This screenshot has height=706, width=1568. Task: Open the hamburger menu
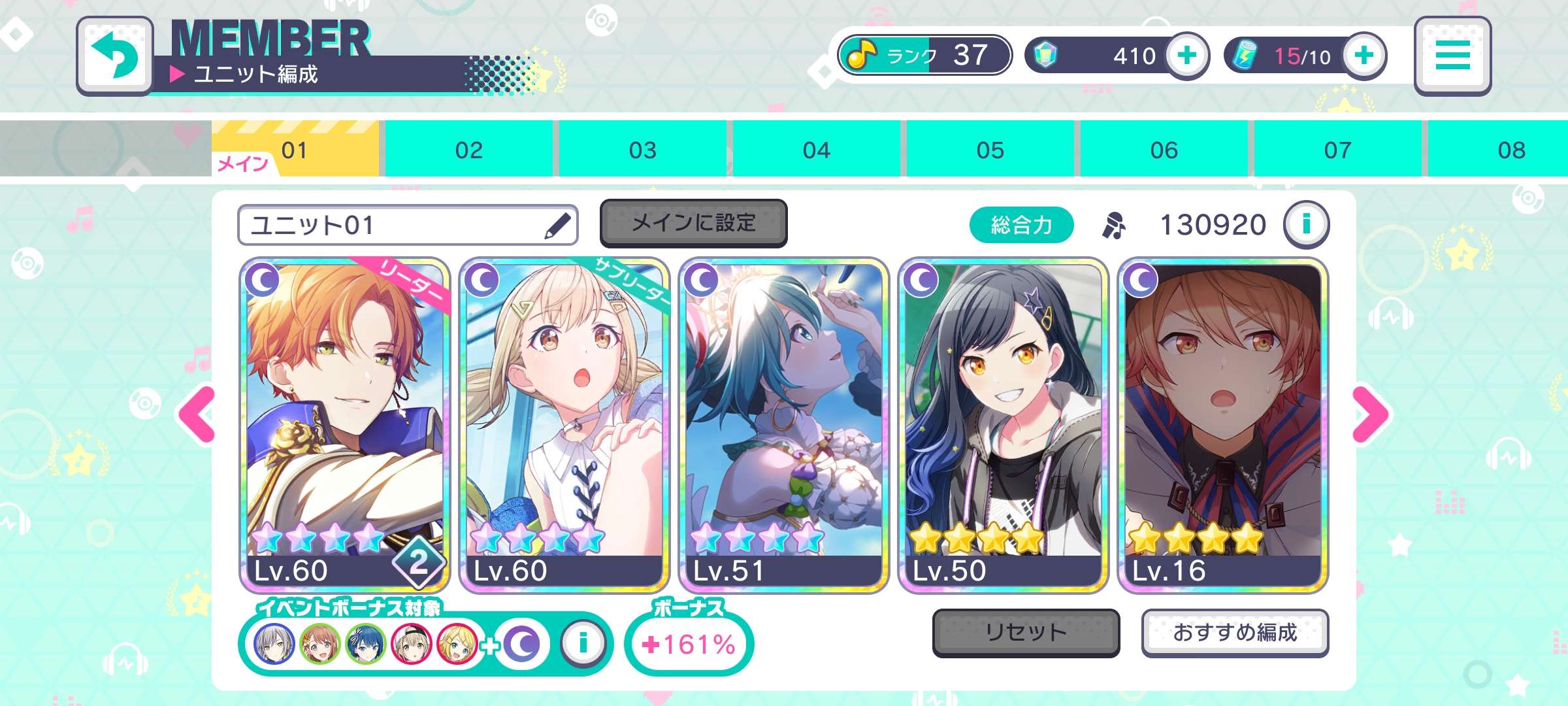(1452, 56)
